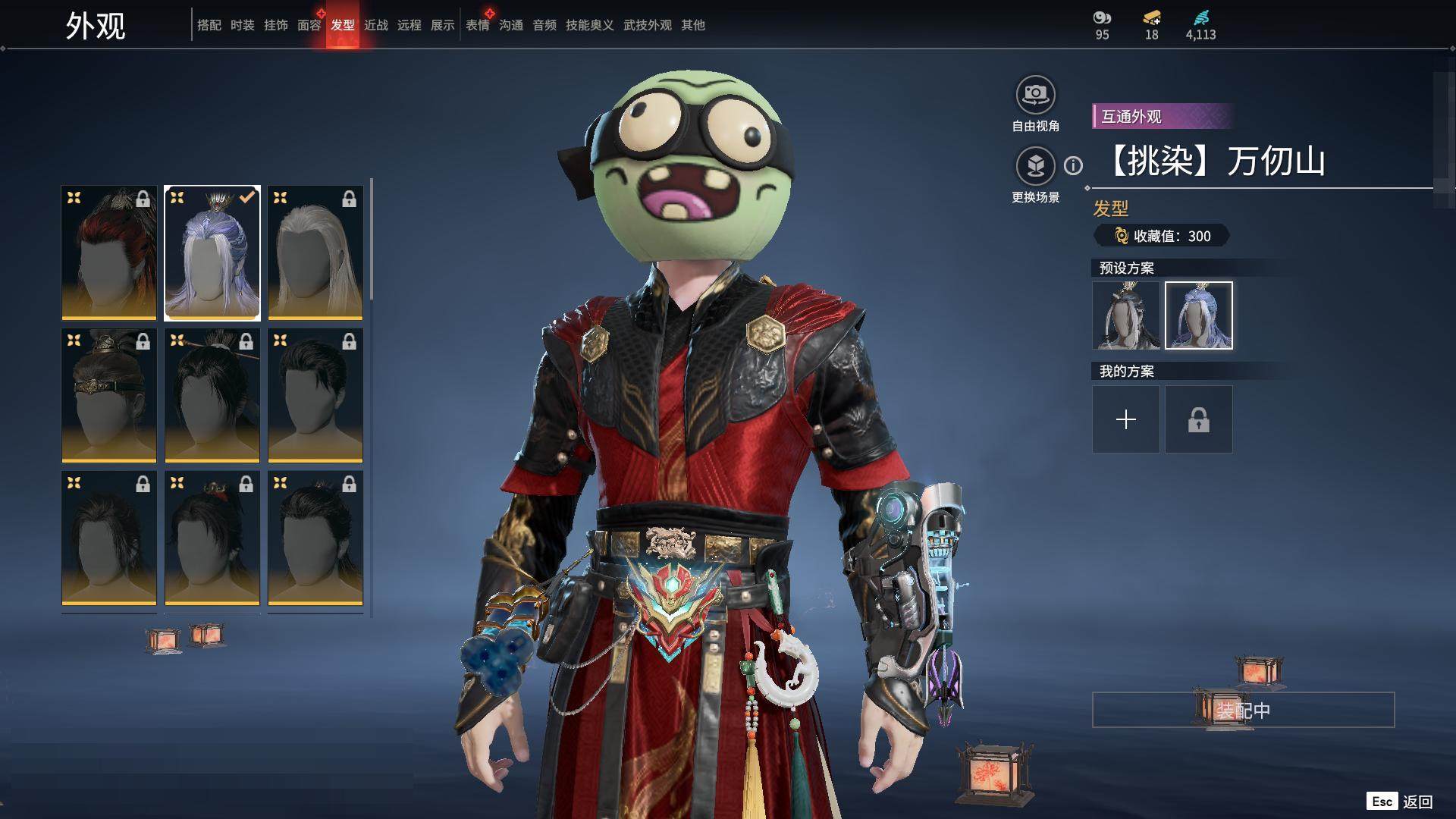Viewport: 1456px width, 819px height.
Task: Select the locked red ponytail hairstyle
Action: click(109, 253)
